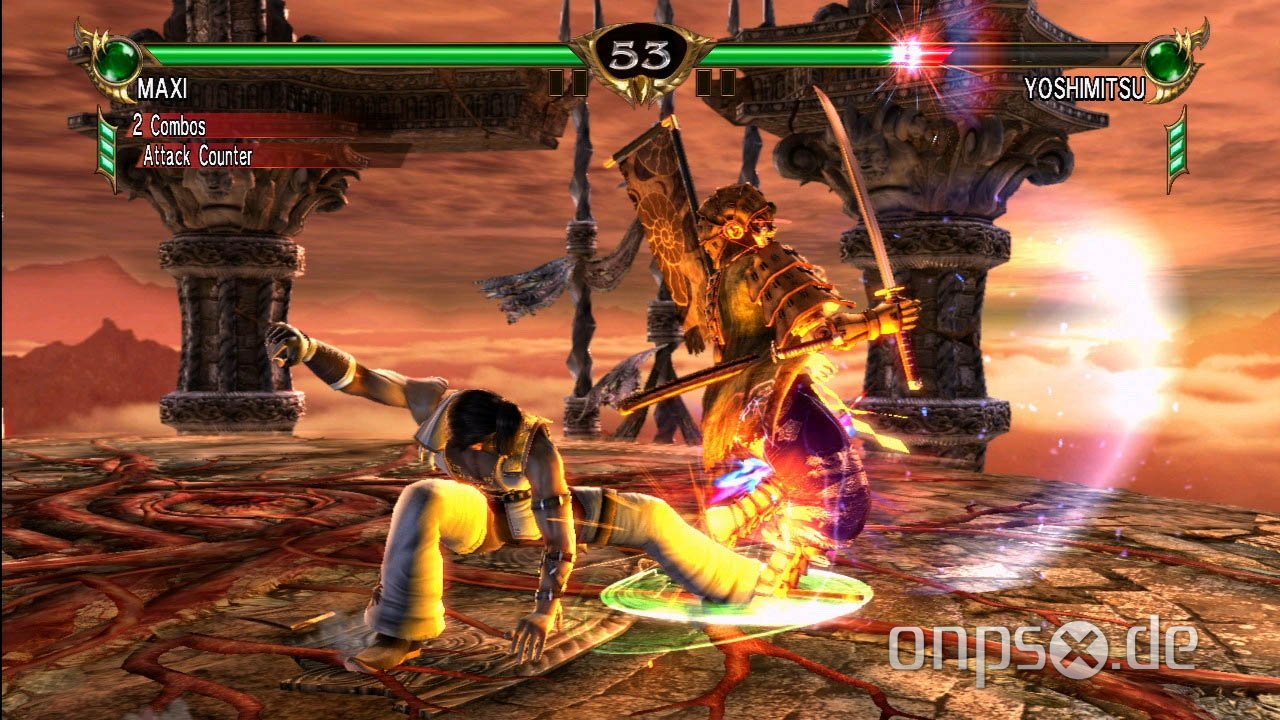Click Yoshimitsu's first round-win indicator slot

(727, 82)
